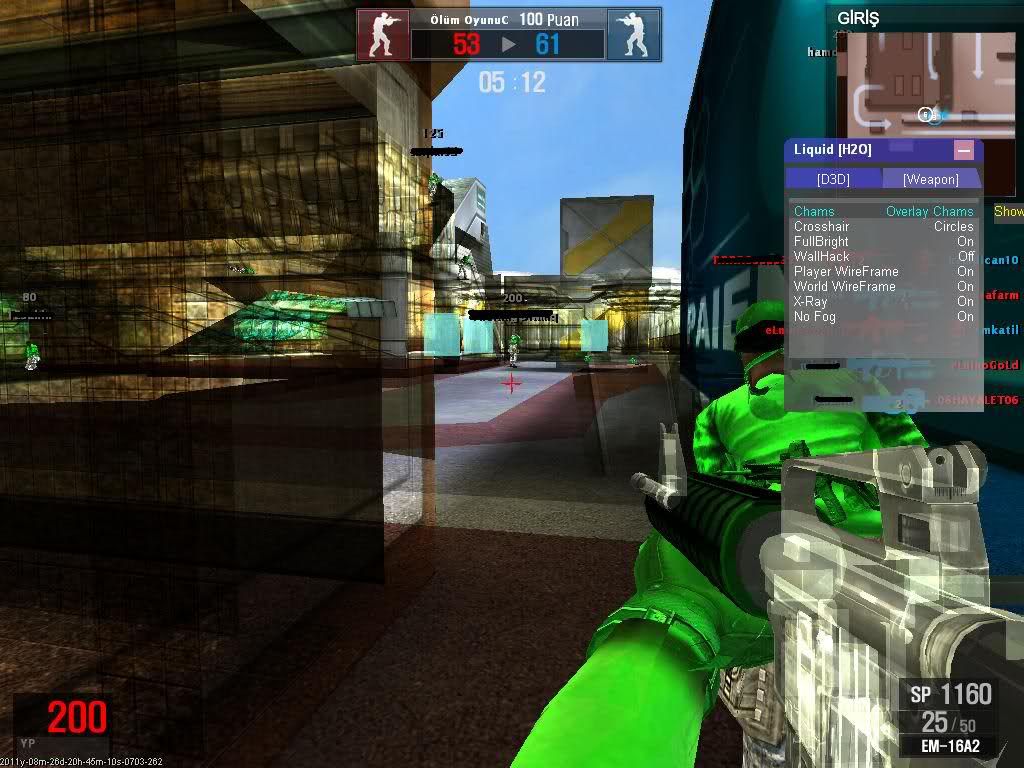Switch to the [Weapon] tab
1024x768 pixels.
[930, 179]
